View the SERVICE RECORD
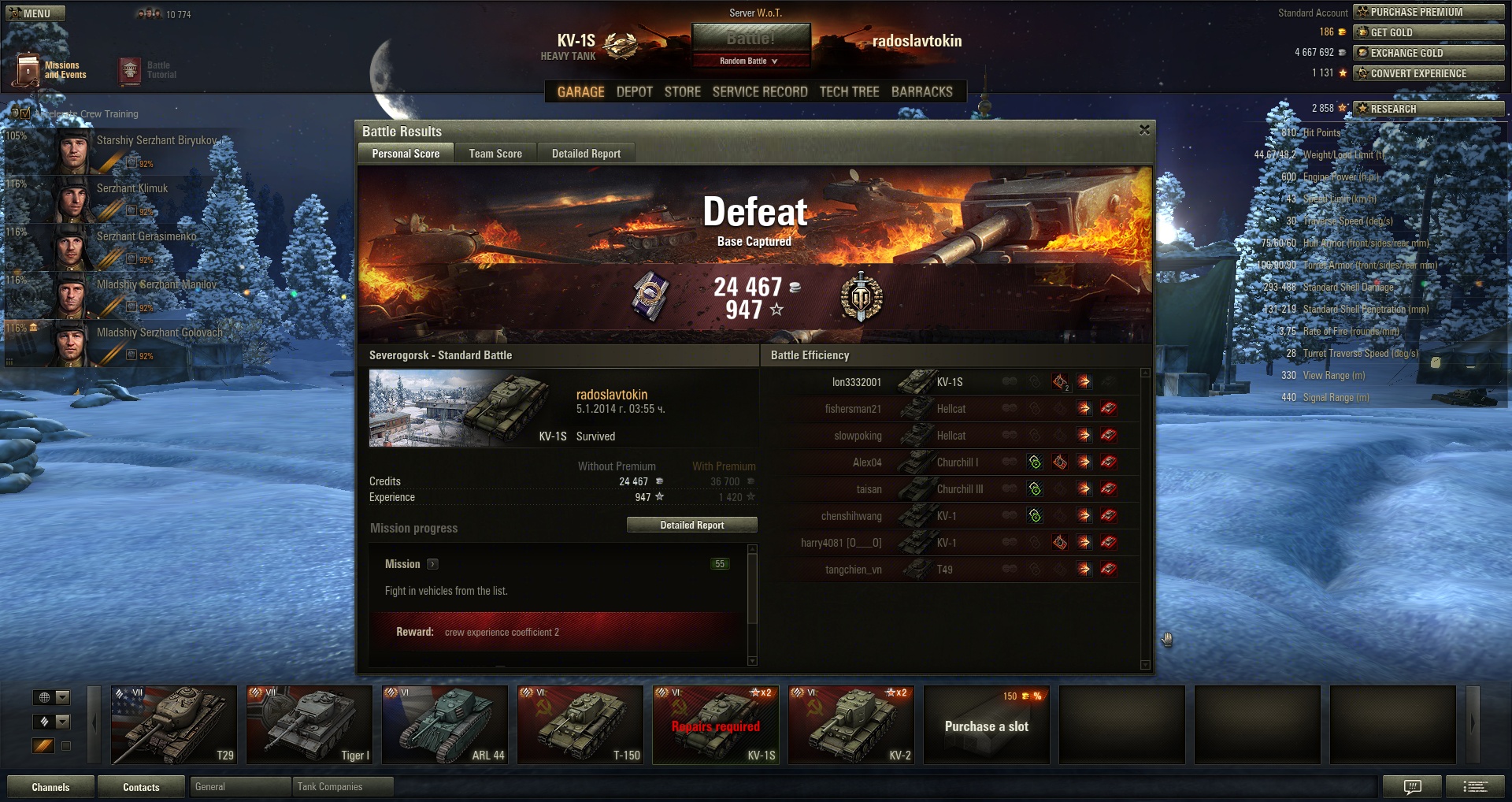This screenshot has width=1512, height=802. coord(760,92)
